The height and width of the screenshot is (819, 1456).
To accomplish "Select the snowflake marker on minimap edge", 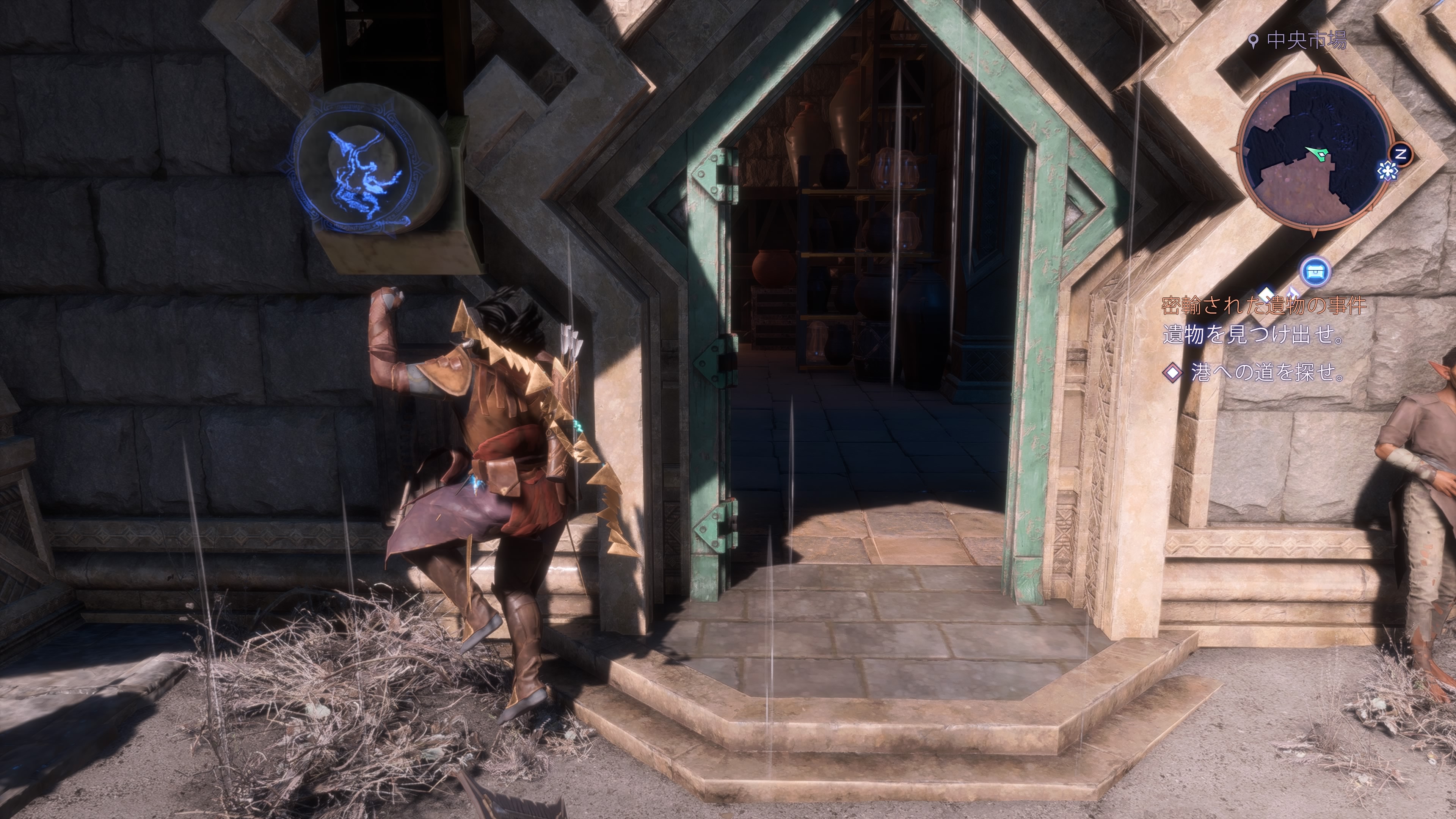I will (x=1386, y=170).
